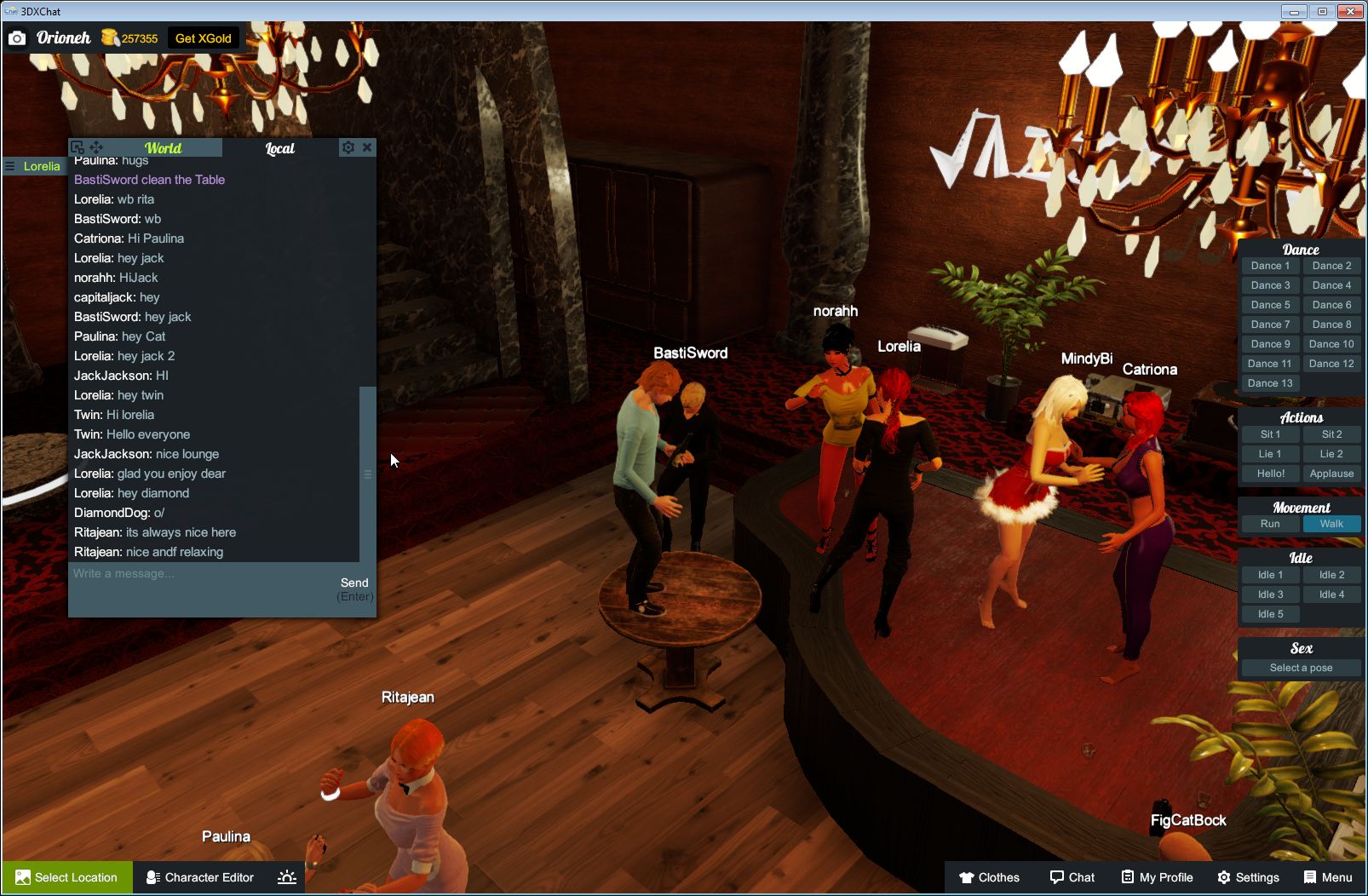Click the Clothes t-shirt icon

click(x=968, y=876)
